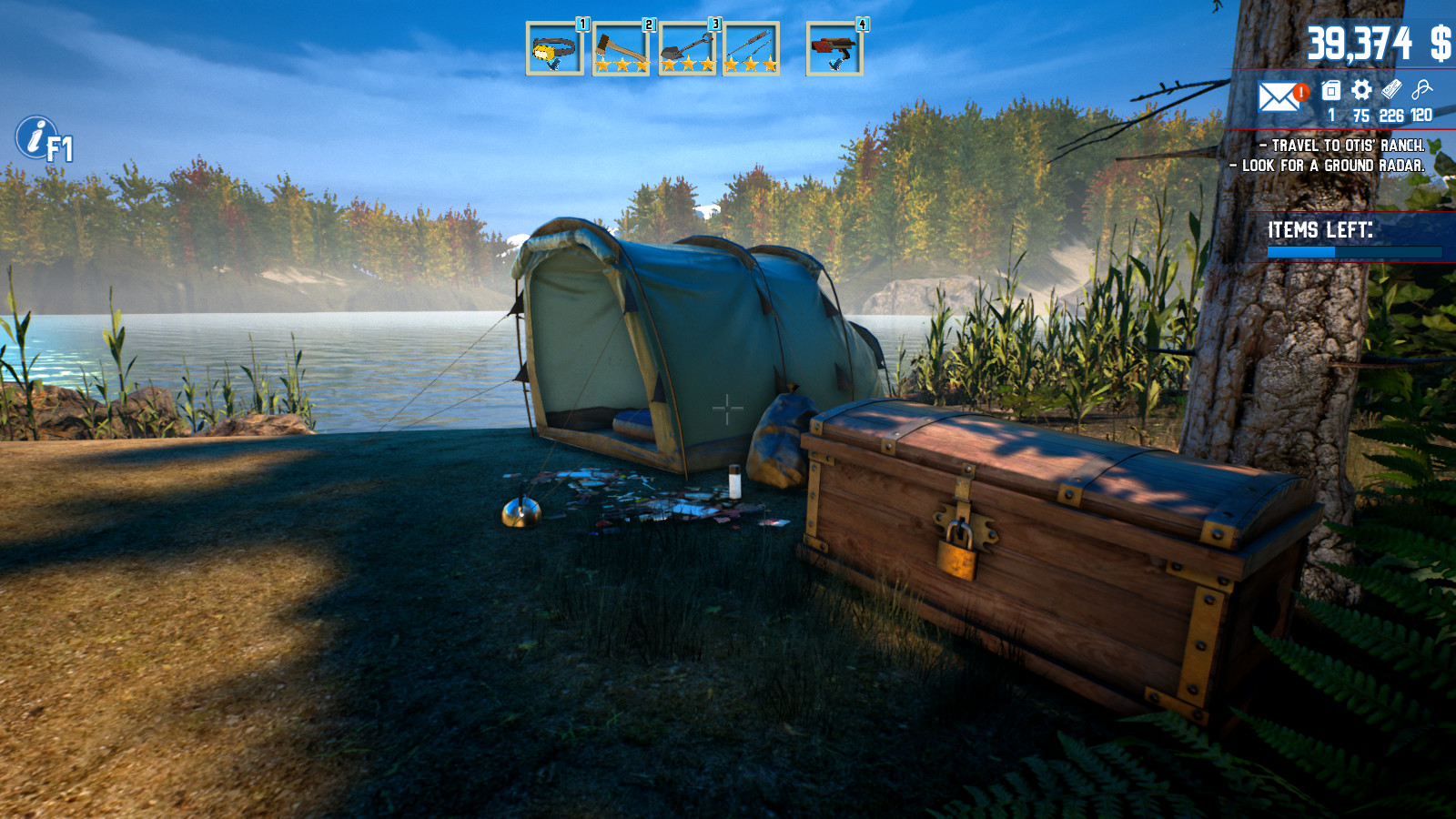Click the rope counter icon showing 120
1456x819 pixels.
coord(1421,89)
